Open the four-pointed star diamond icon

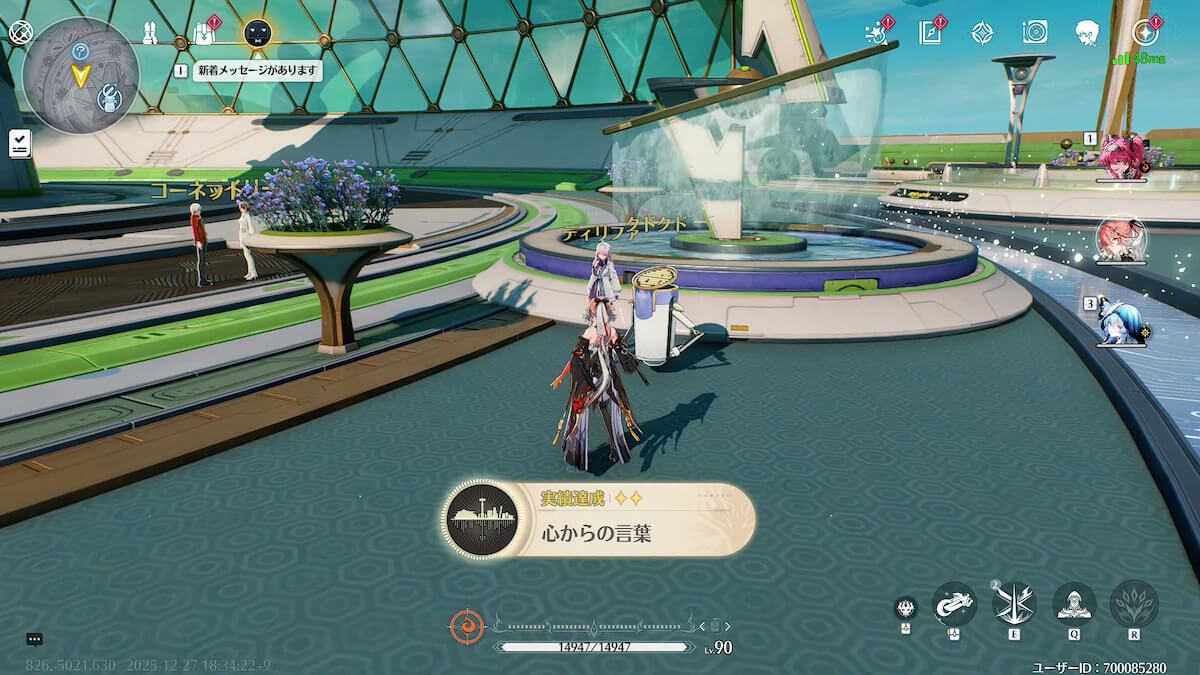coord(983,33)
